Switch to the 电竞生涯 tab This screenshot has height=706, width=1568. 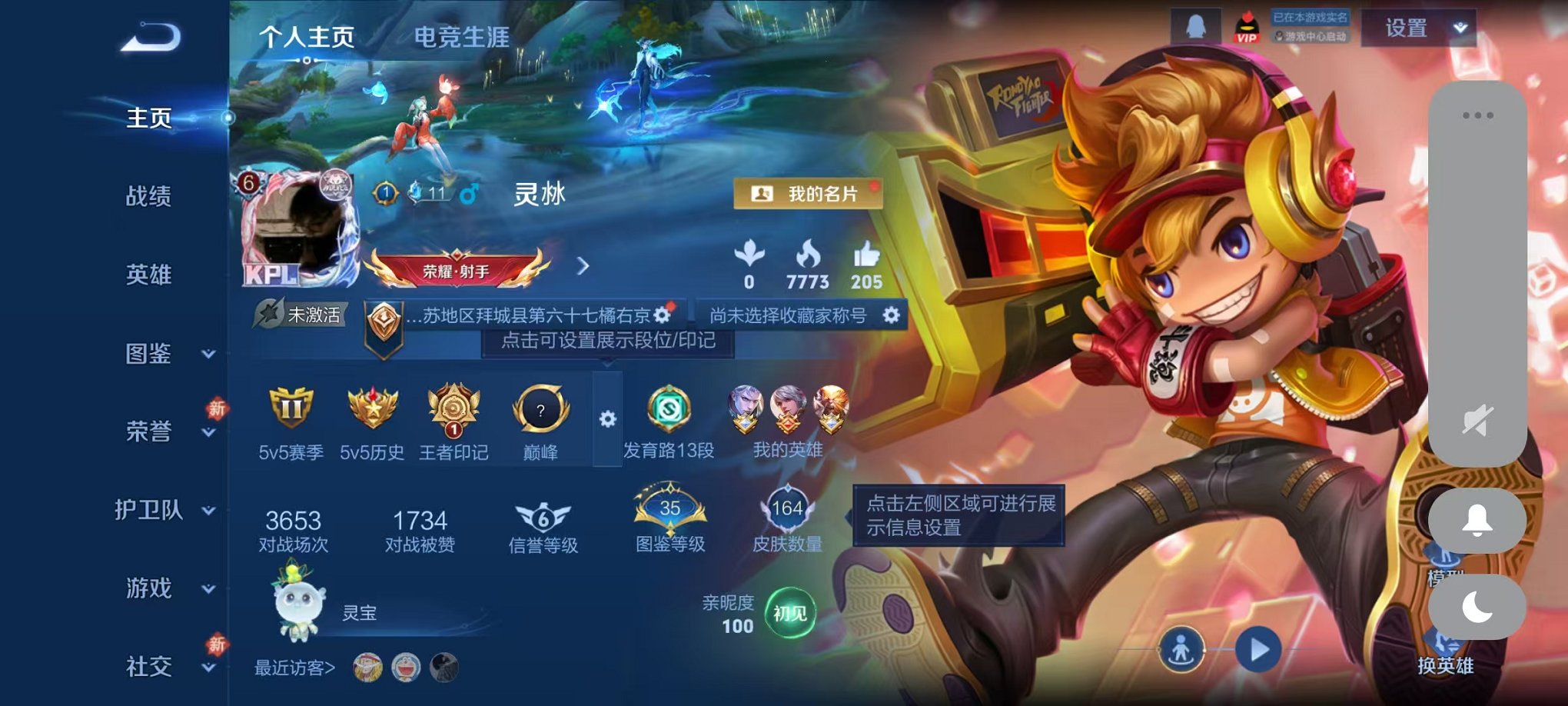[460, 38]
